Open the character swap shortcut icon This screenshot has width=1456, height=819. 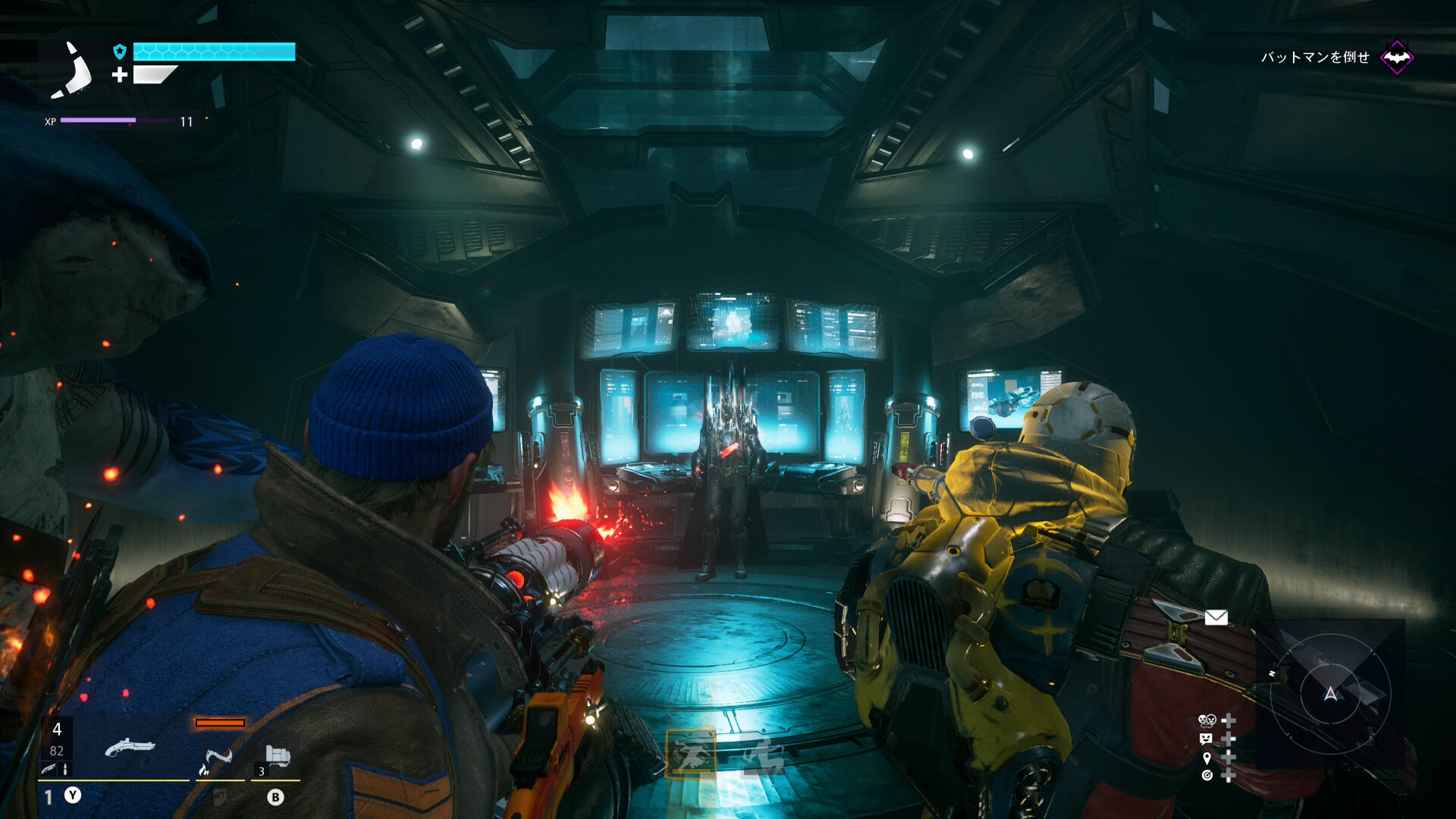[x=1207, y=720]
